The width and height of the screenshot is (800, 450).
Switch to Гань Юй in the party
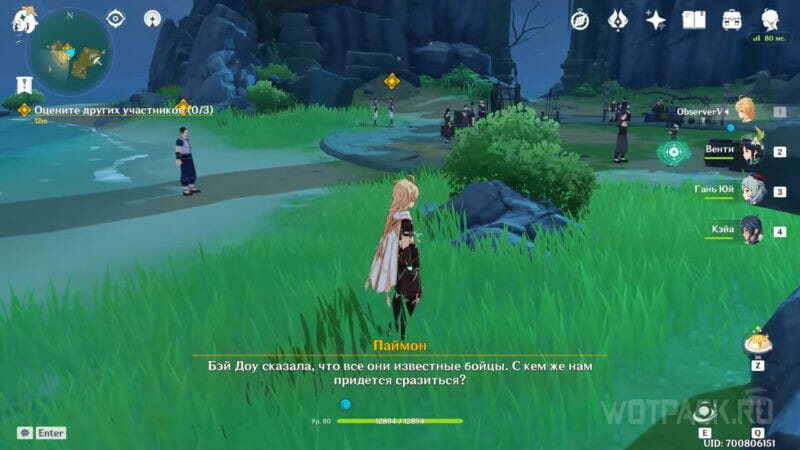point(750,190)
